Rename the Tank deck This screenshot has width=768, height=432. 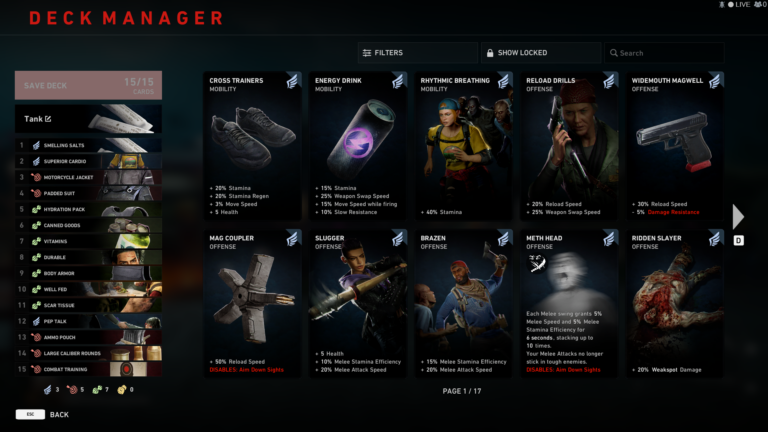pyautogui.click(x=47, y=119)
